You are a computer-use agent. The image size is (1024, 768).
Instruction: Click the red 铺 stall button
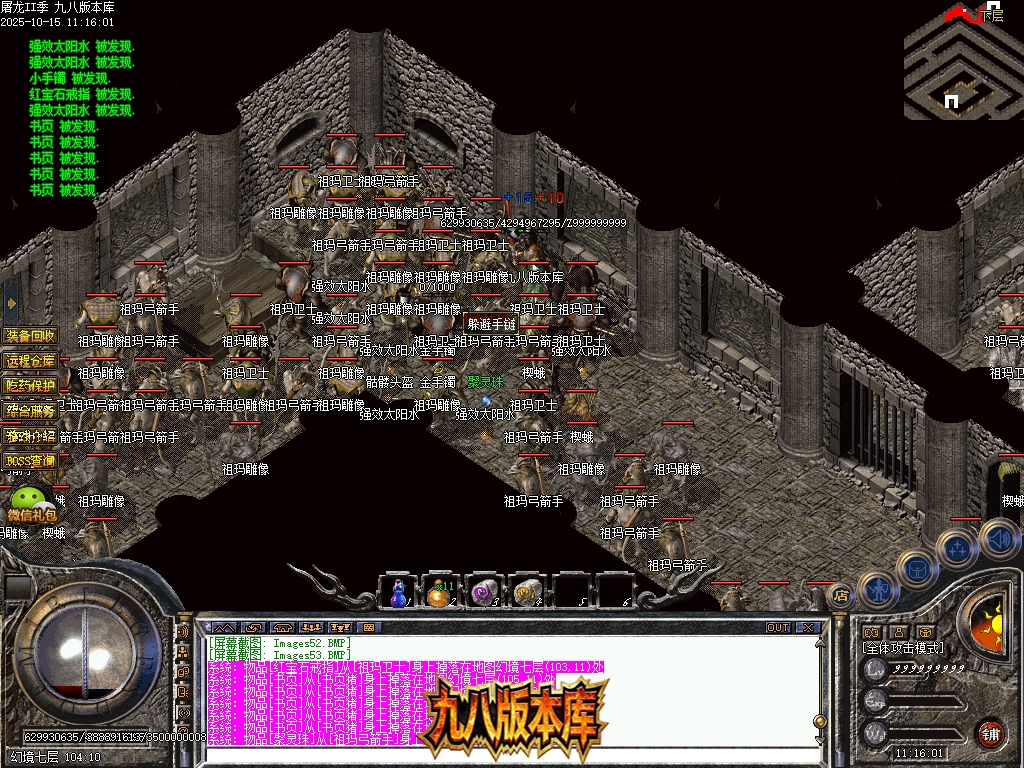[x=991, y=732]
